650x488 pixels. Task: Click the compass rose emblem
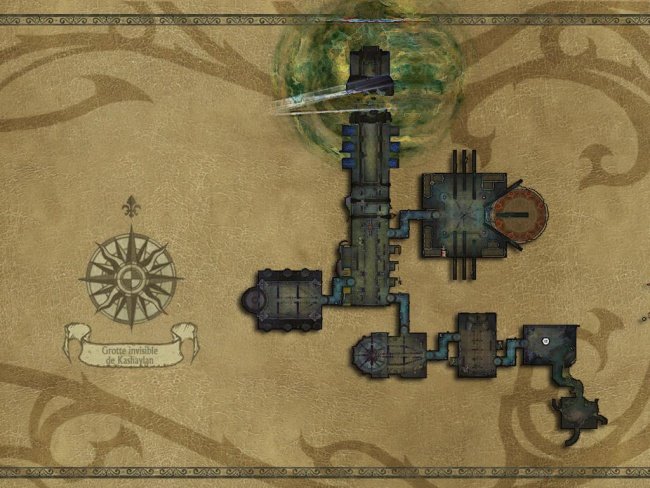(130, 275)
